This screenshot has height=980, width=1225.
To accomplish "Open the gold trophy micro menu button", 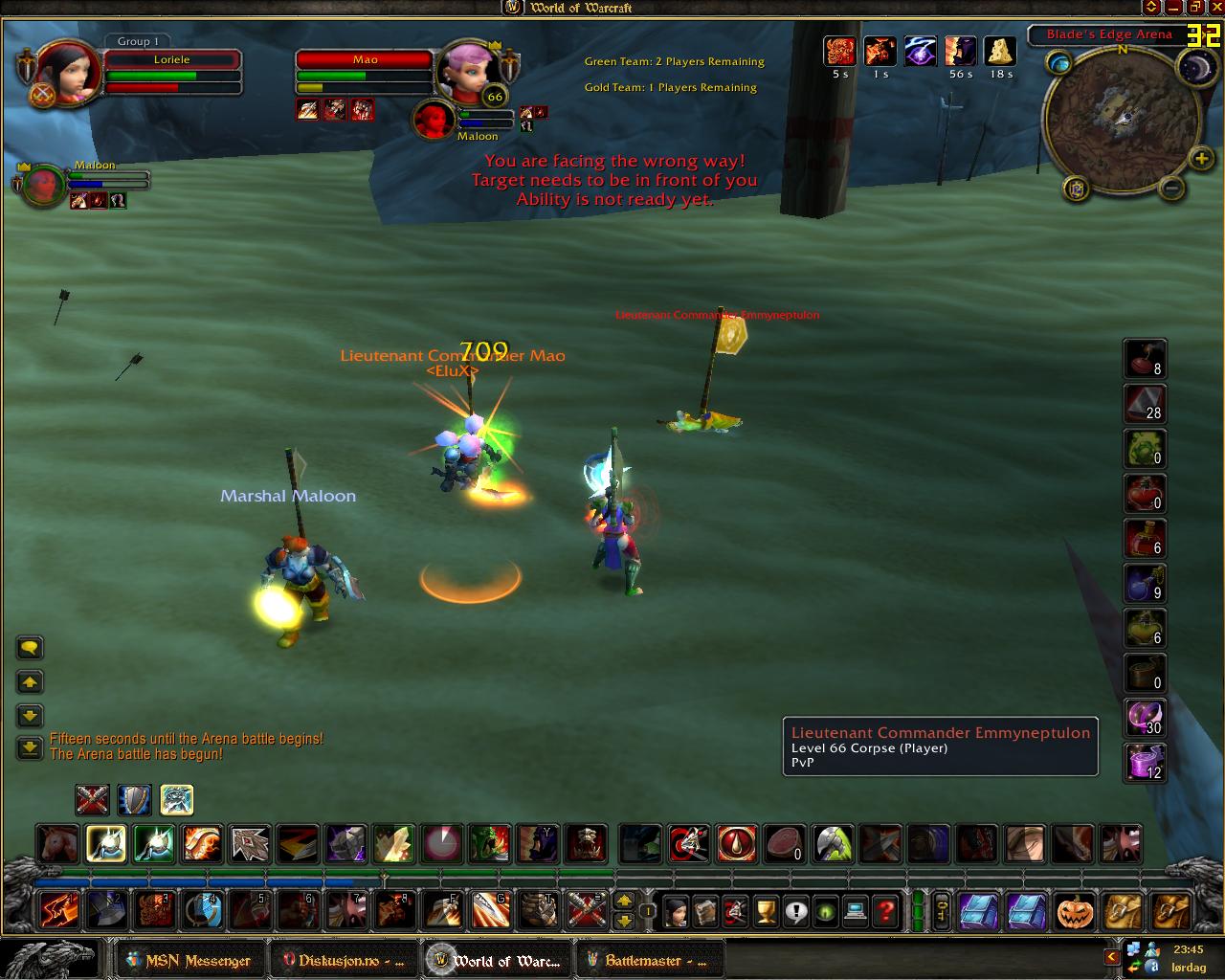I will point(765,911).
